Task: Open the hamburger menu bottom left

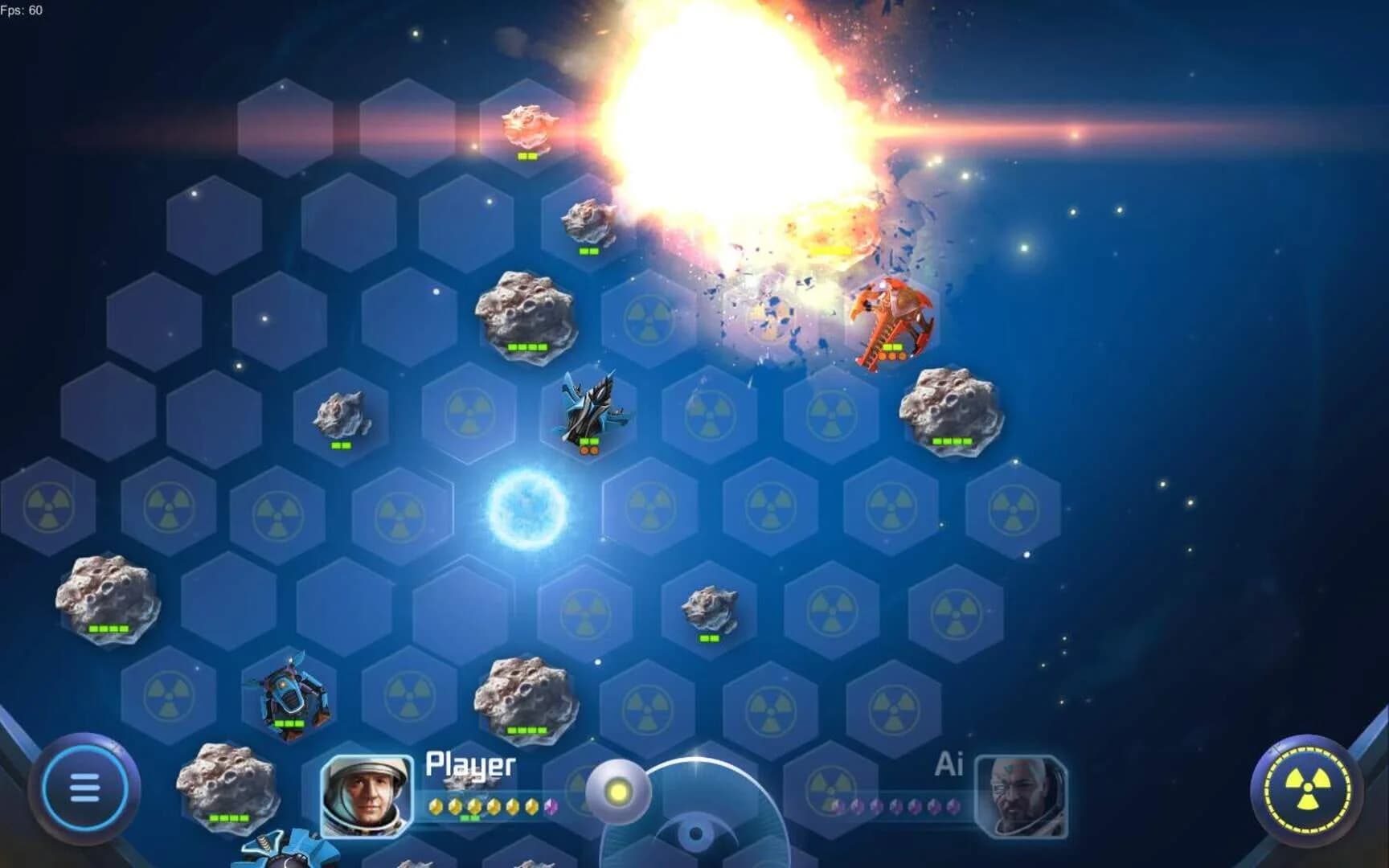Action: click(x=84, y=788)
